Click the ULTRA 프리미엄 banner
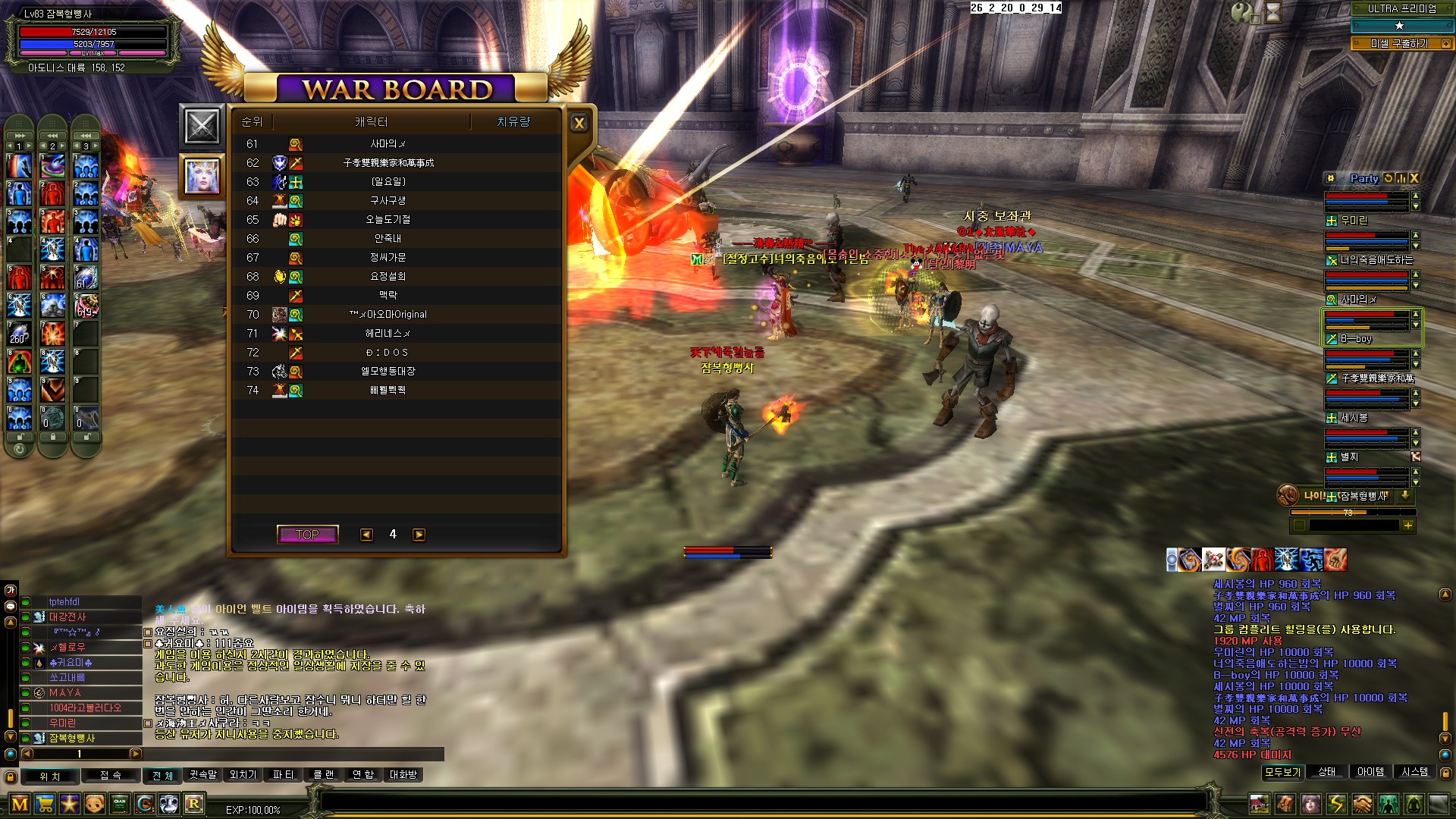Viewport: 1456px width, 819px height. click(1401, 9)
